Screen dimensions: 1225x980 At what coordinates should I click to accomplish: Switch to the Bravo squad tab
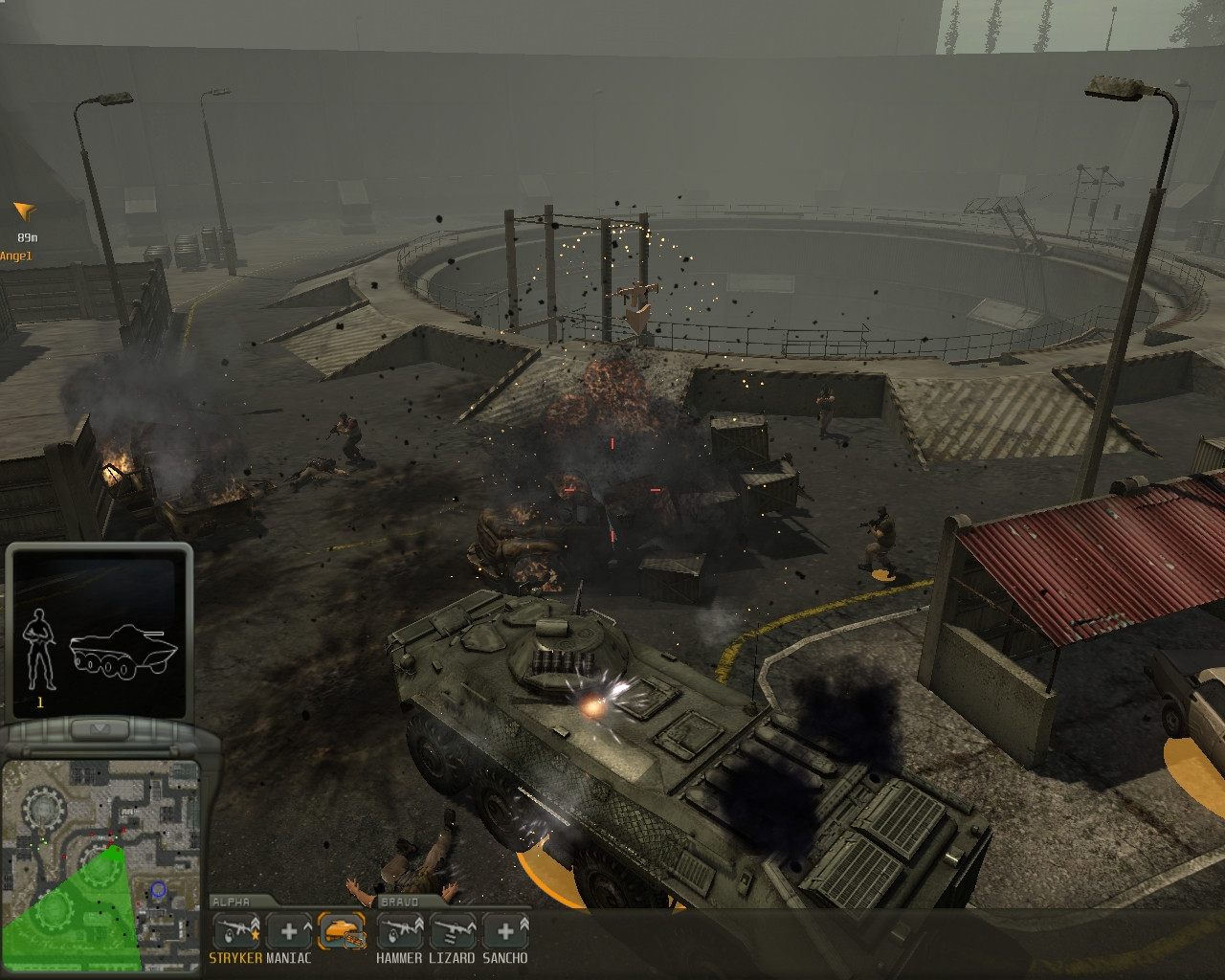coord(399,902)
